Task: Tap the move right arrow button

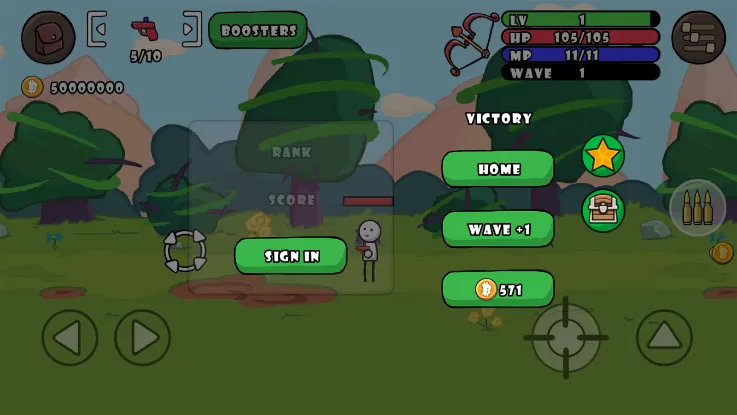Action: [143, 338]
